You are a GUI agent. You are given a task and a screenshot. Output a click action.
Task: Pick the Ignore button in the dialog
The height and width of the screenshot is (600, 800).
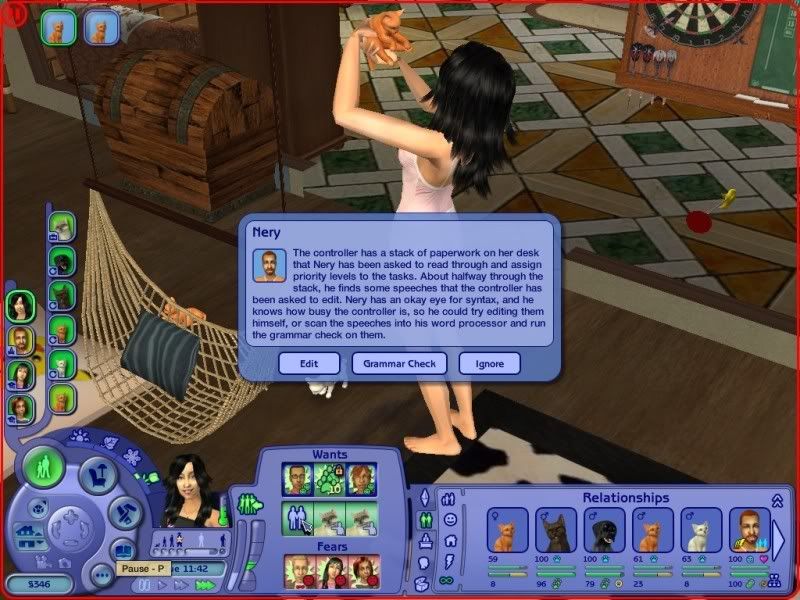[x=490, y=364]
